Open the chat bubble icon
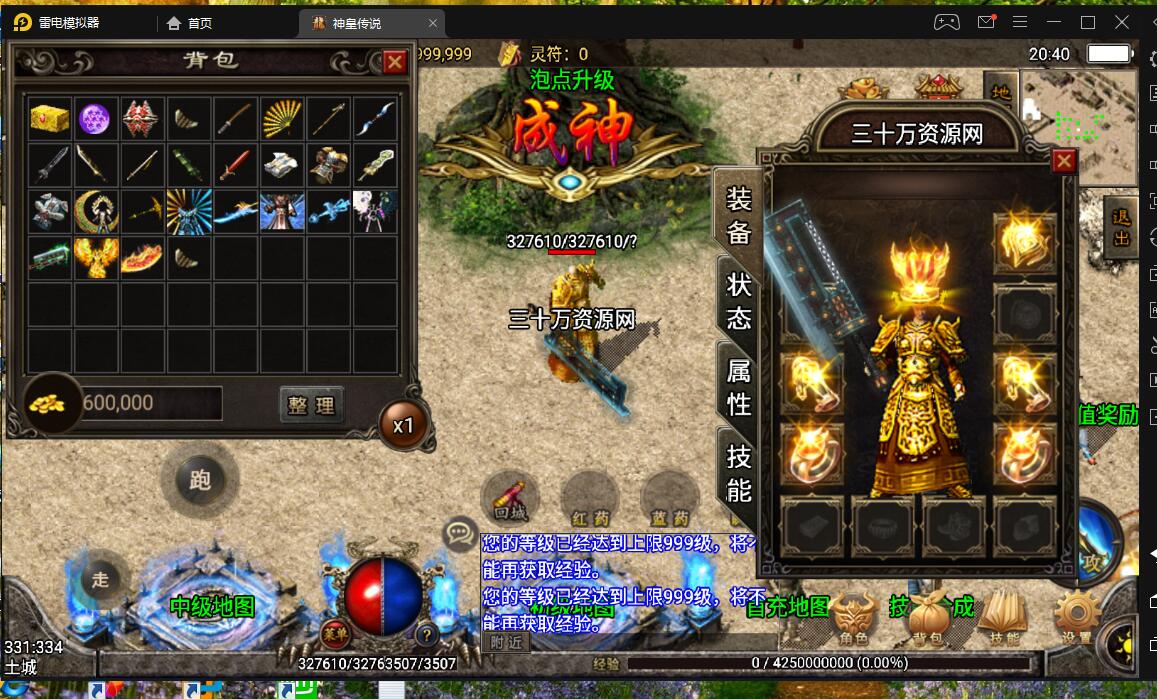The width and height of the screenshot is (1157, 699). (460, 534)
